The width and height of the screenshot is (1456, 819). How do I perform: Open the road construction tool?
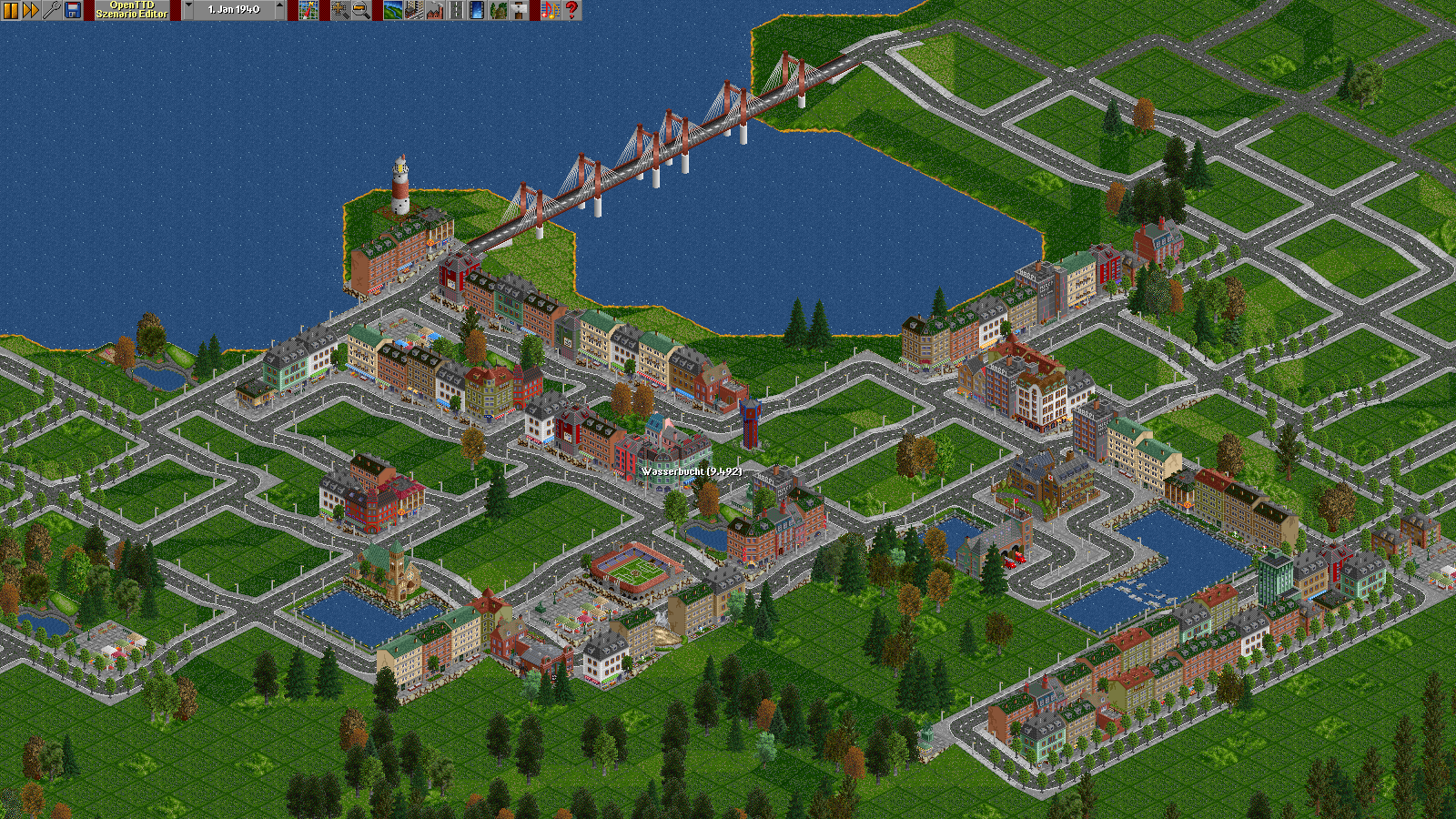pos(456,10)
